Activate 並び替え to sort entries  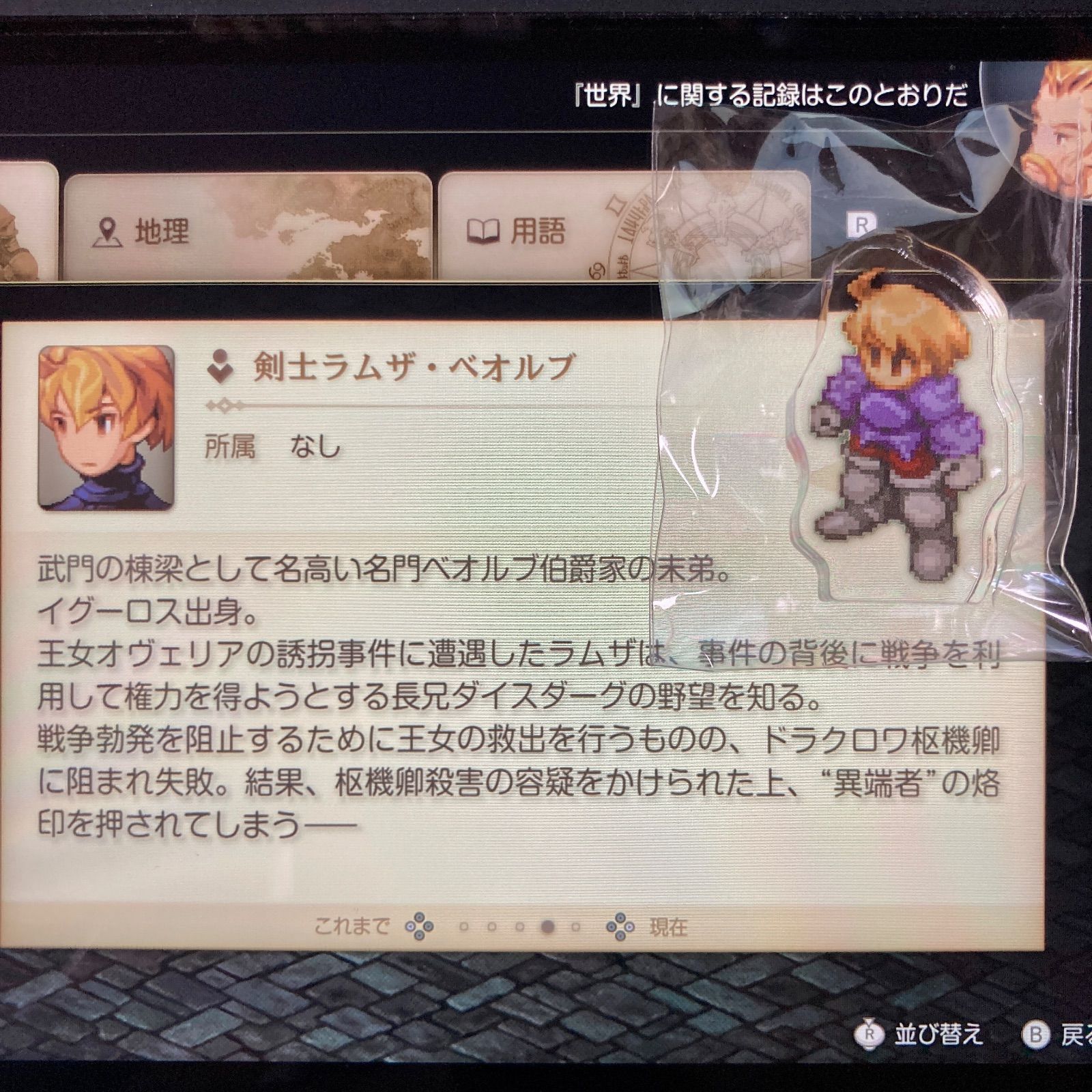click(x=940, y=1034)
